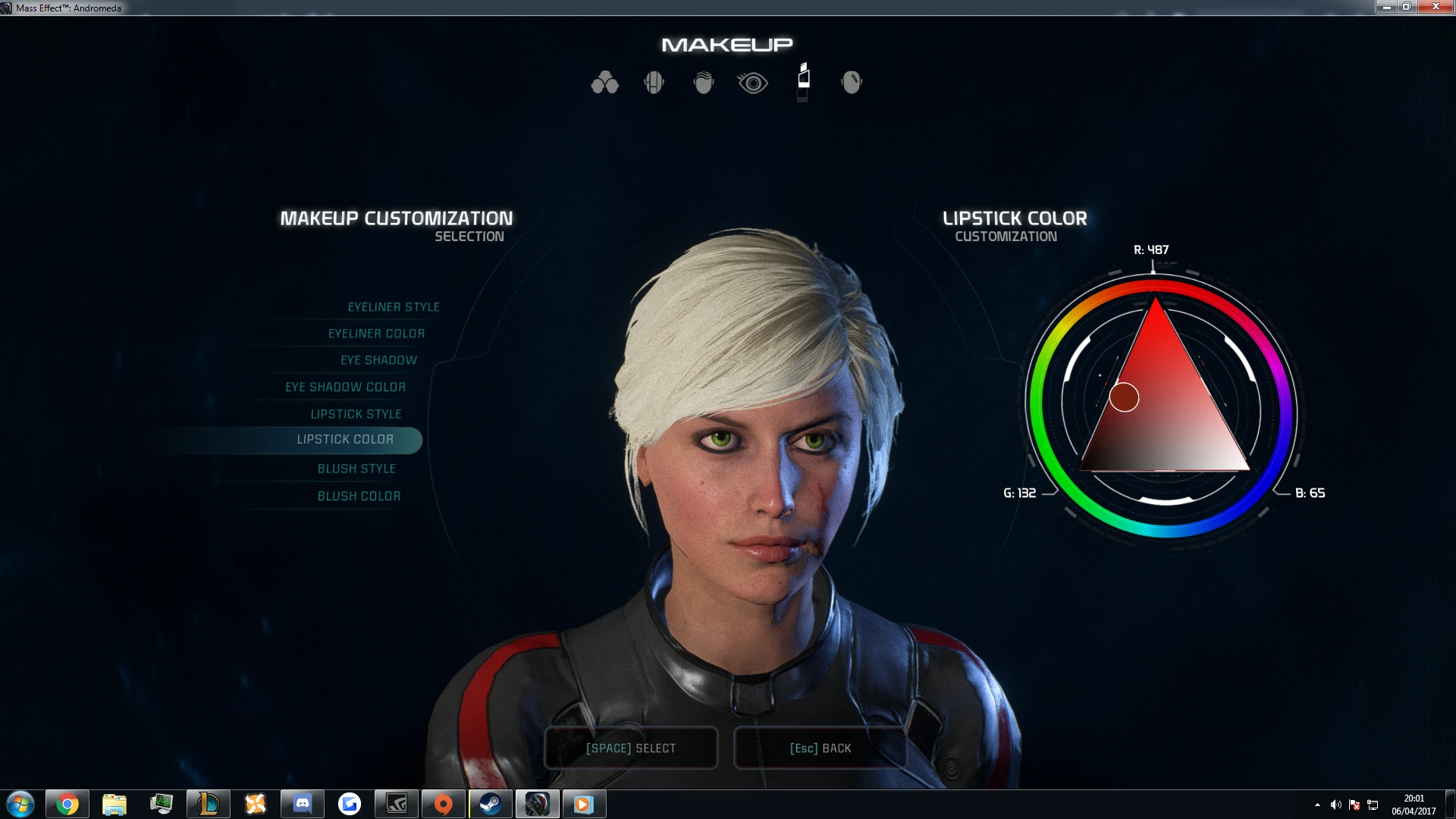Open the NVIDIA GeForce Experience taskbar icon
The height and width of the screenshot is (819, 1456).
[397, 803]
